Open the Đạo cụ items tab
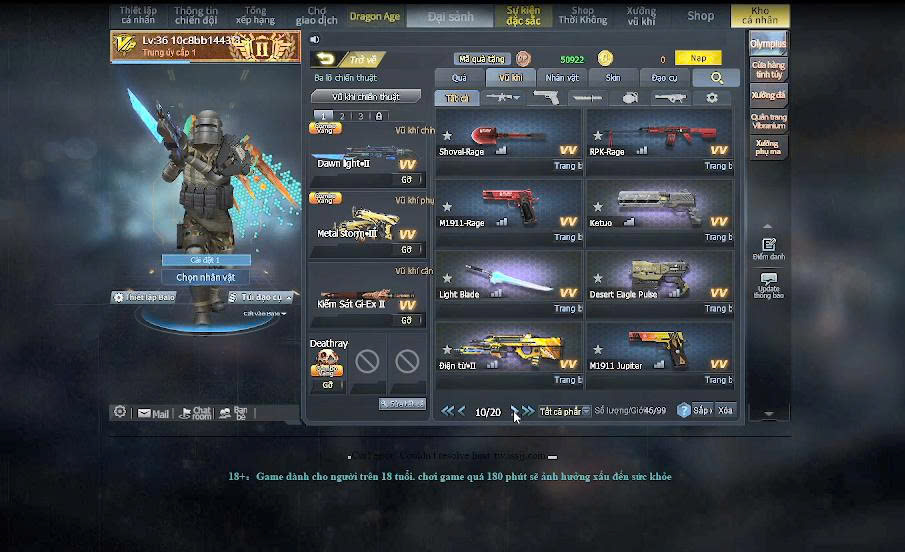The width and height of the screenshot is (905, 552). (664, 78)
